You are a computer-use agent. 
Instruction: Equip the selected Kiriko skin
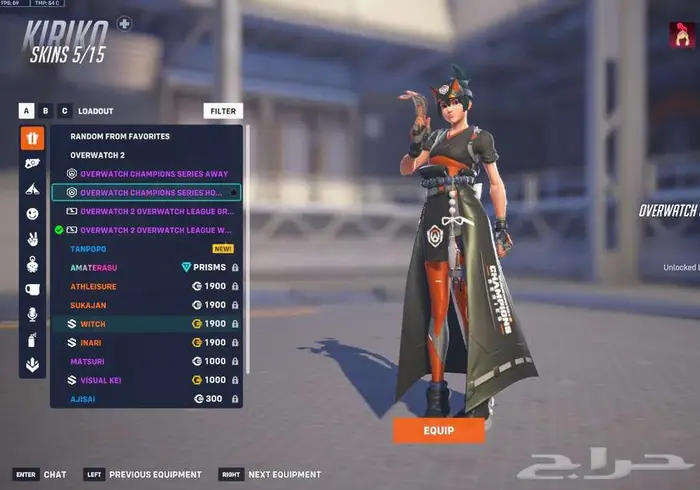pyautogui.click(x=438, y=430)
